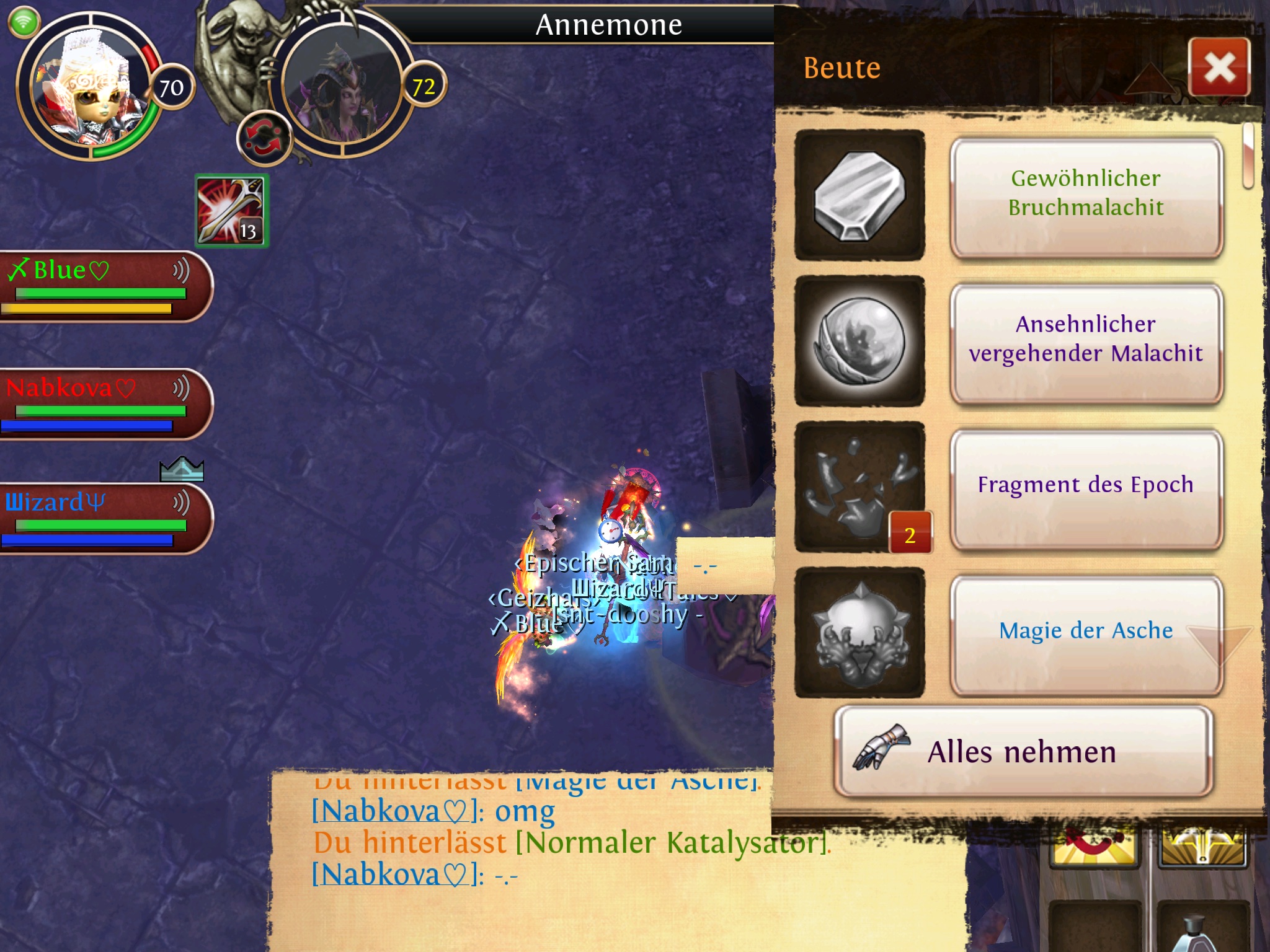1270x952 pixels.
Task: Tap the green connection signal icon
Action: [x=24, y=23]
